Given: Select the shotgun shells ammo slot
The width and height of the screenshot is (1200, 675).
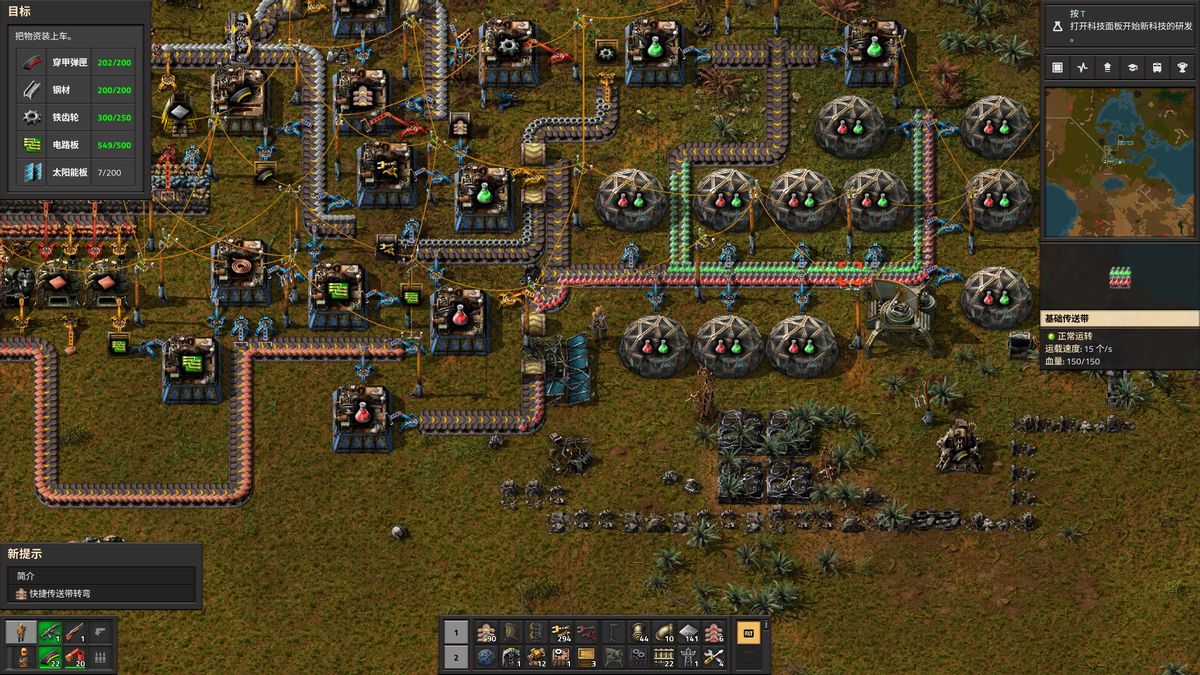Looking at the screenshot, I should [x=74, y=657].
